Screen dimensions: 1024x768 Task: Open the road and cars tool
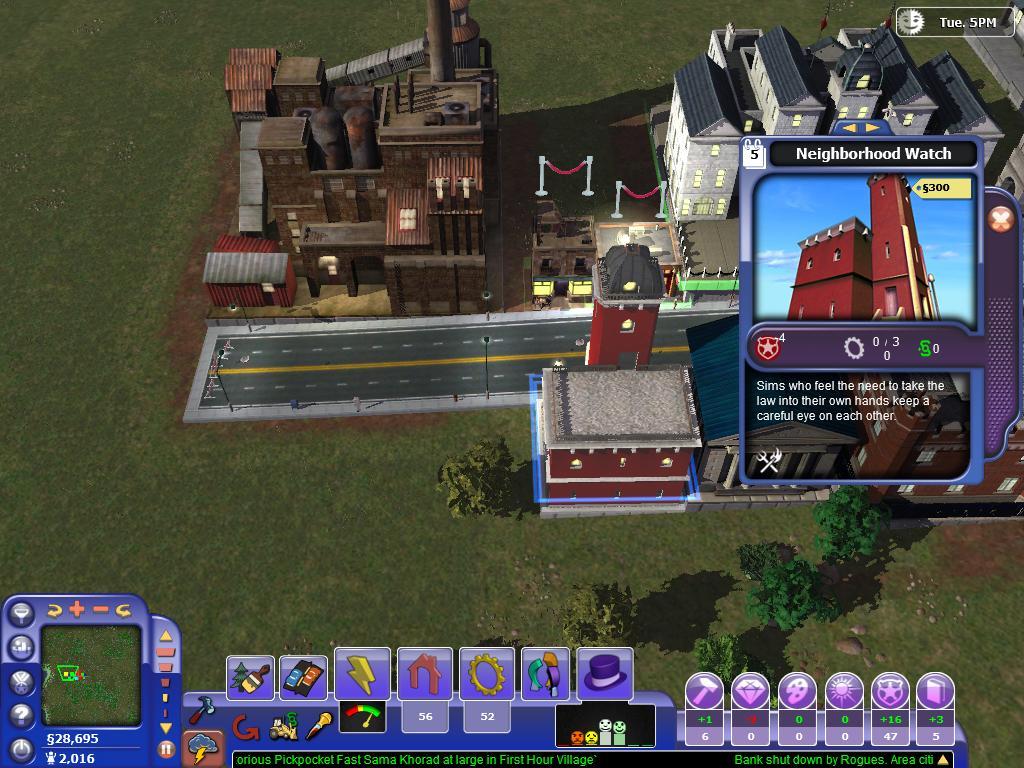(303, 678)
